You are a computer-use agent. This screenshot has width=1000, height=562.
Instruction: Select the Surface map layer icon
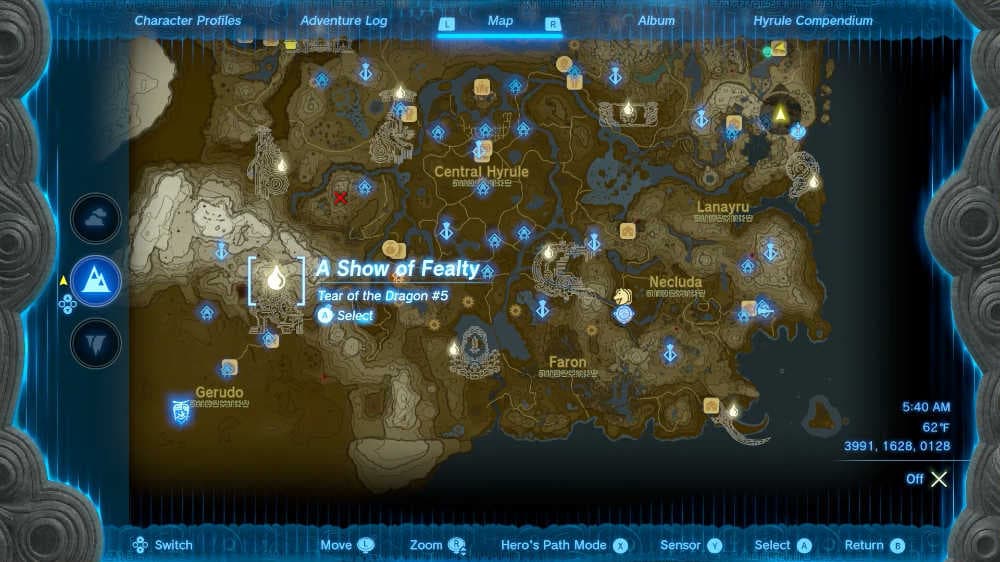[x=96, y=281]
